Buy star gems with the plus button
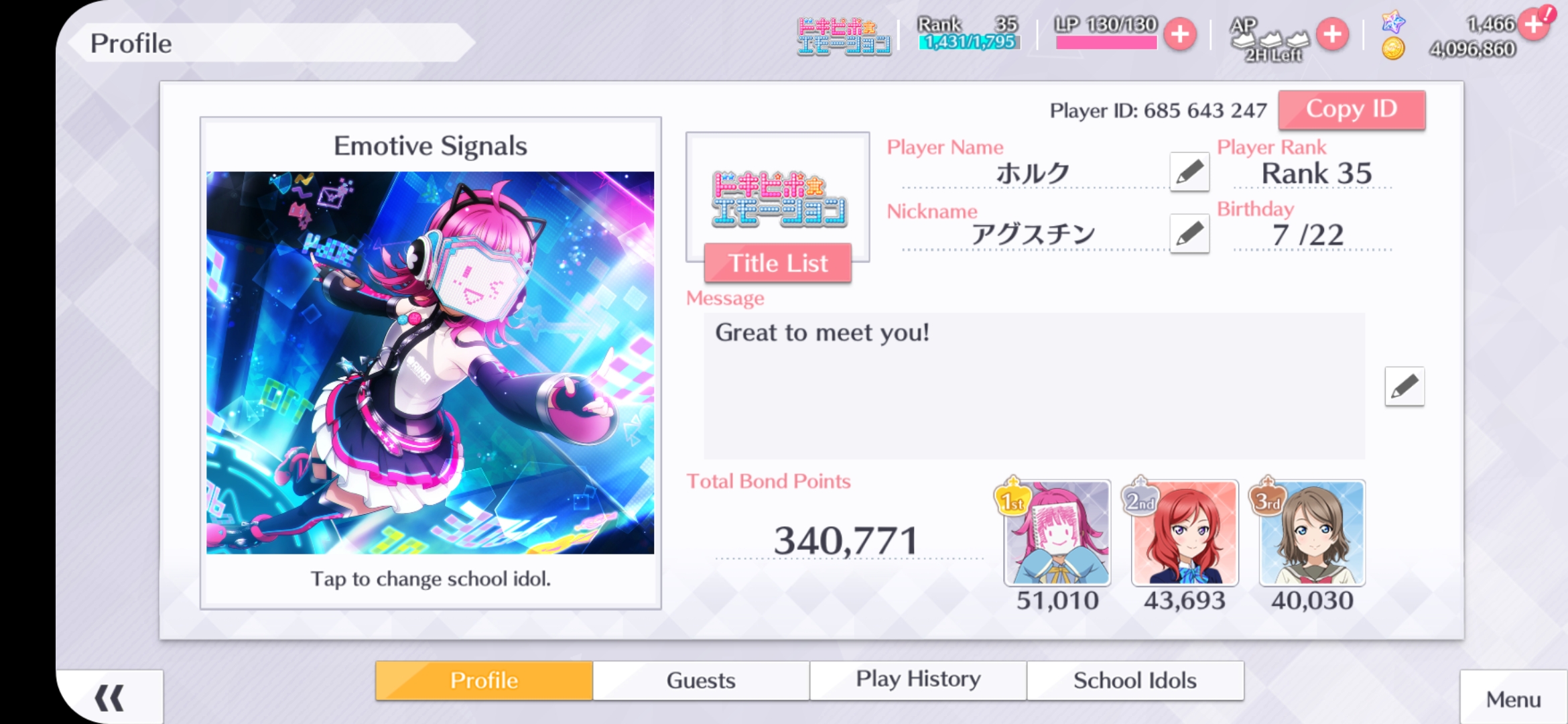 tap(1534, 25)
